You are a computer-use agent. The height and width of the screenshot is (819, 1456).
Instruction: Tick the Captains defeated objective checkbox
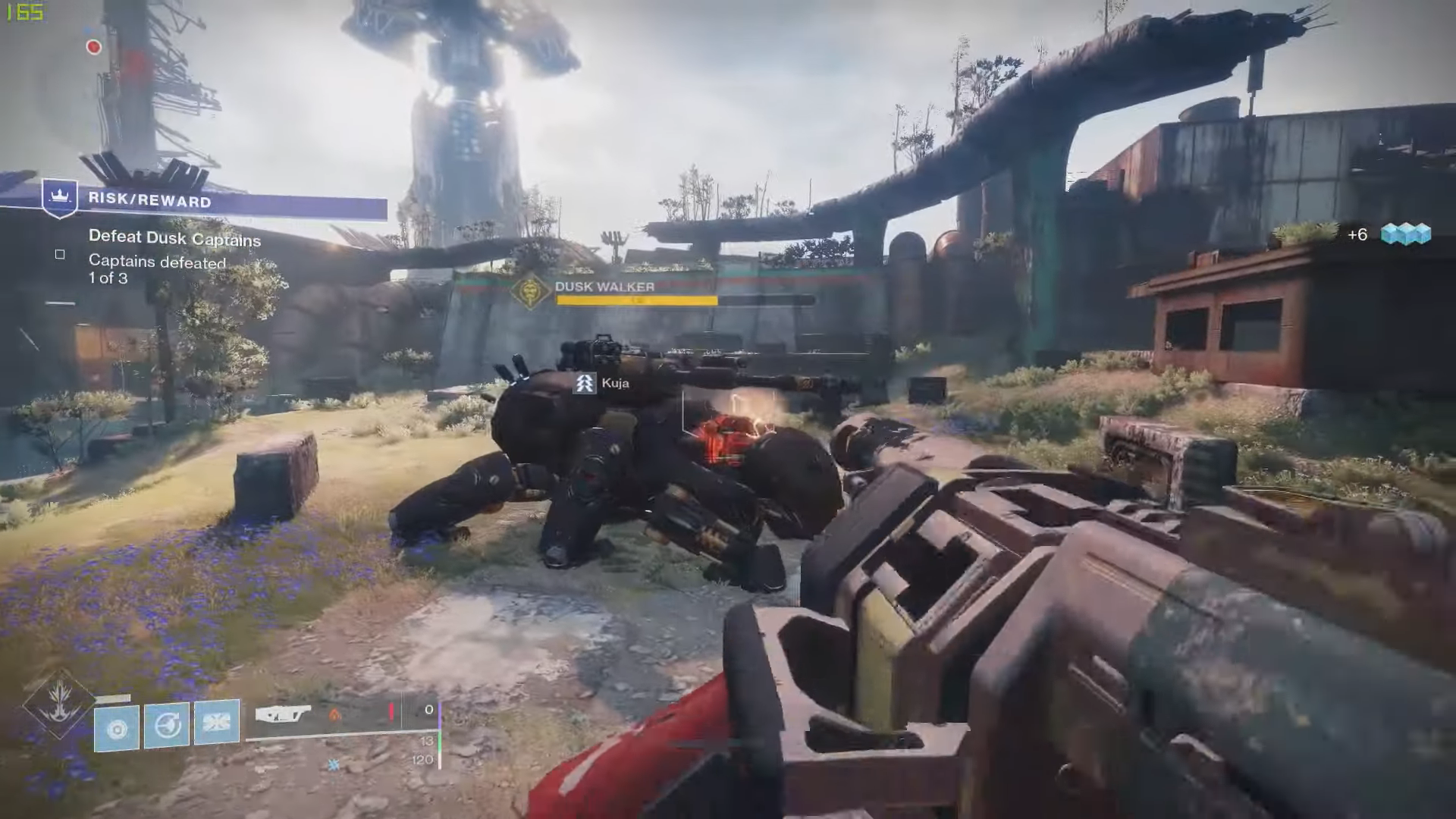pyautogui.click(x=60, y=255)
